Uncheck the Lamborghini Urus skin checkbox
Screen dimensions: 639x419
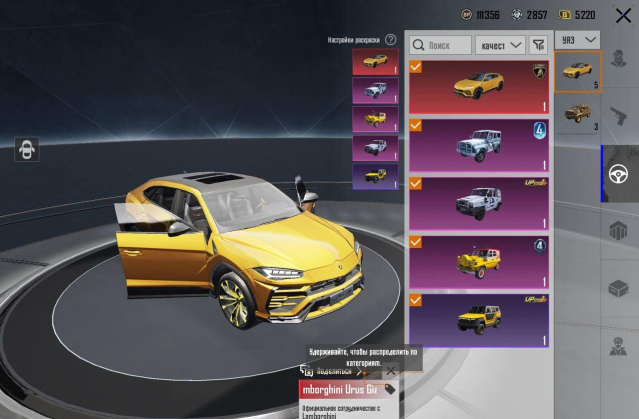[x=416, y=68]
